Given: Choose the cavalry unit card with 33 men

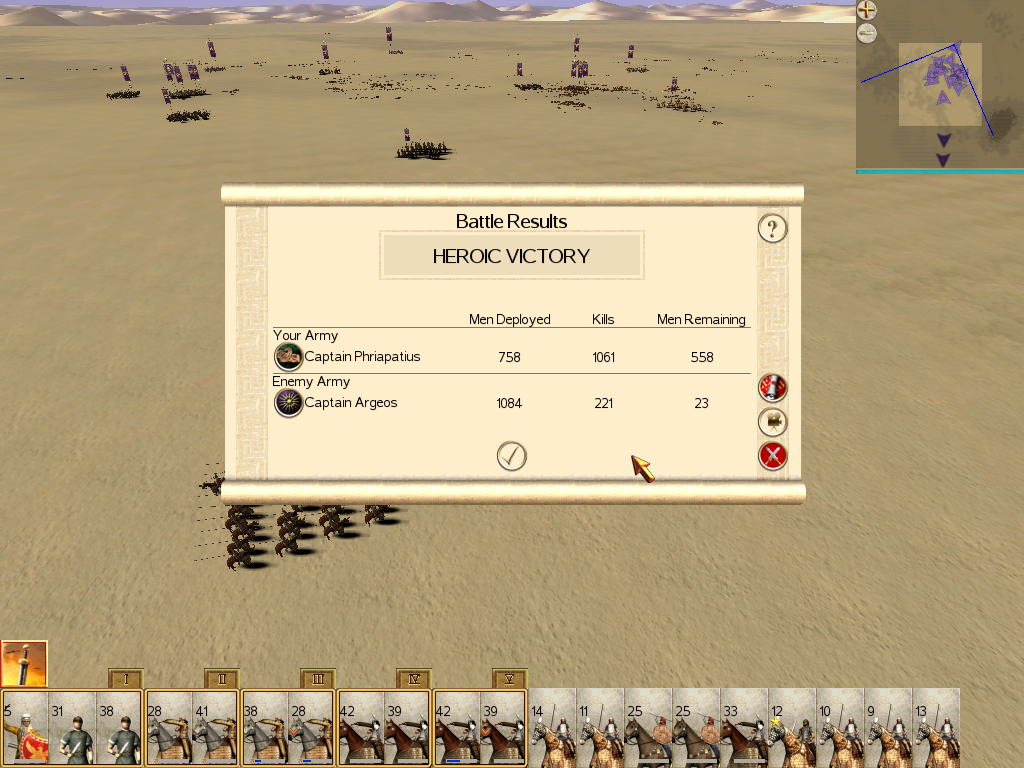Looking at the screenshot, I should (x=745, y=728).
